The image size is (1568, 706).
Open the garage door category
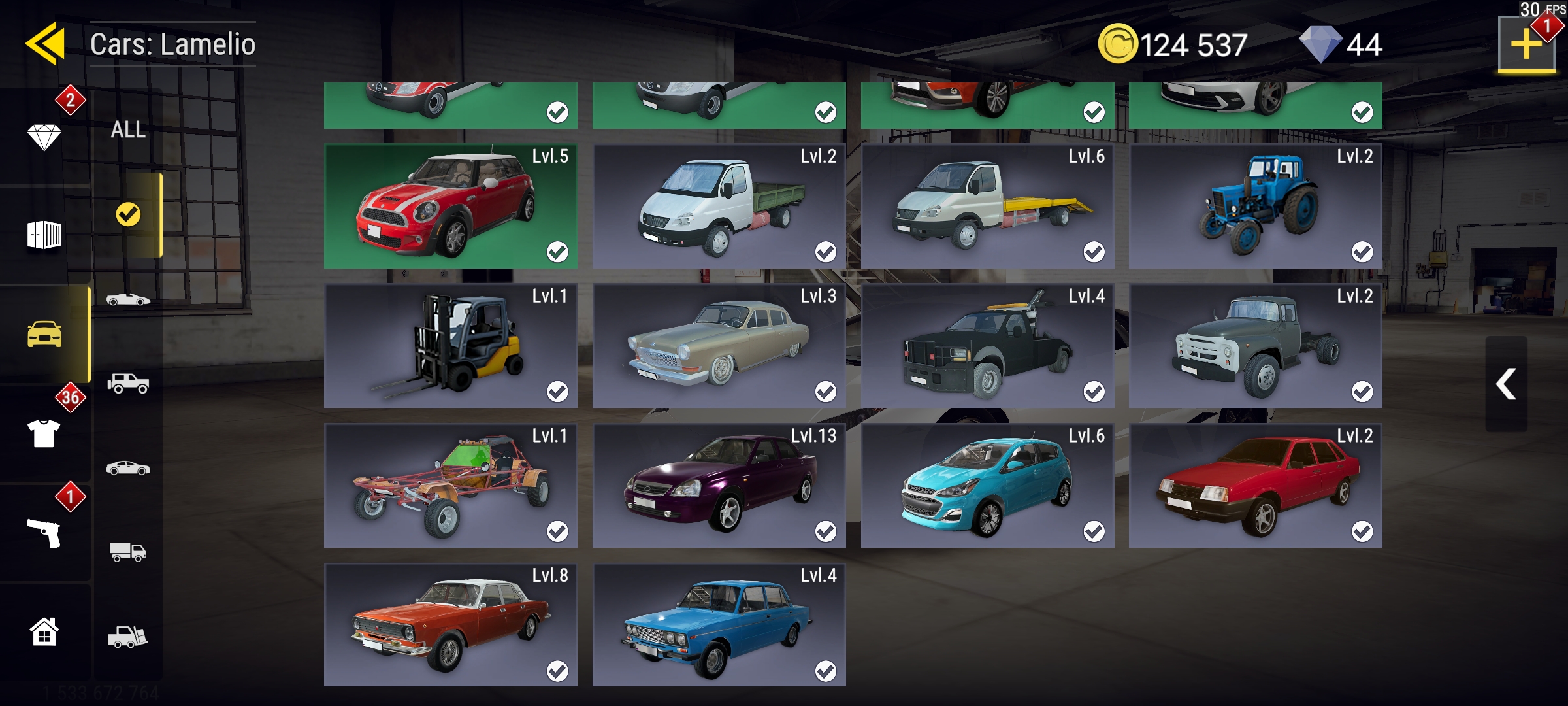(x=44, y=235)
